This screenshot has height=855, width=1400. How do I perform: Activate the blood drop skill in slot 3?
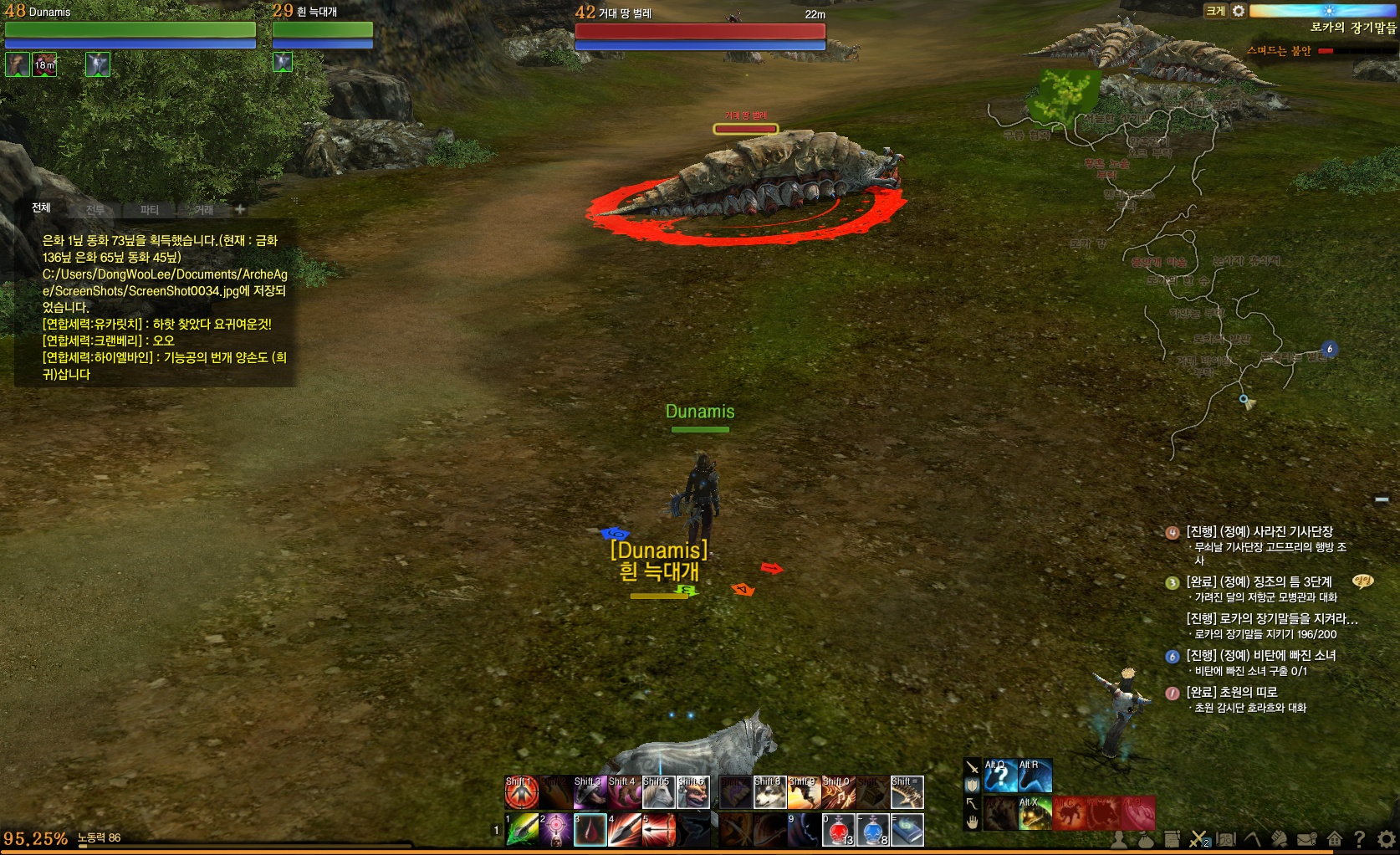[590, 830]
